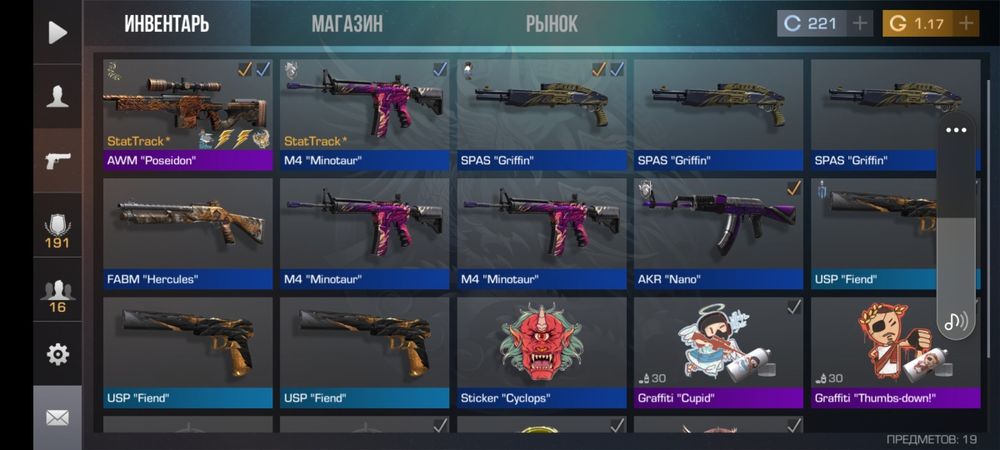Open the rank badge showing 191
The height and width of the screenshot is (450, 1000).
[57, 231]
